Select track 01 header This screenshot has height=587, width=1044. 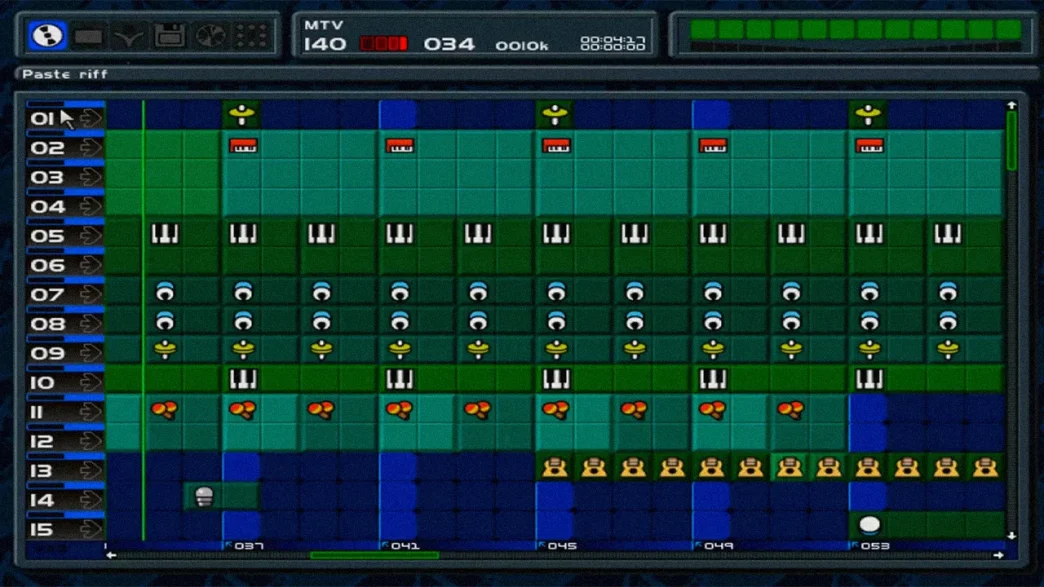(44, 119)
